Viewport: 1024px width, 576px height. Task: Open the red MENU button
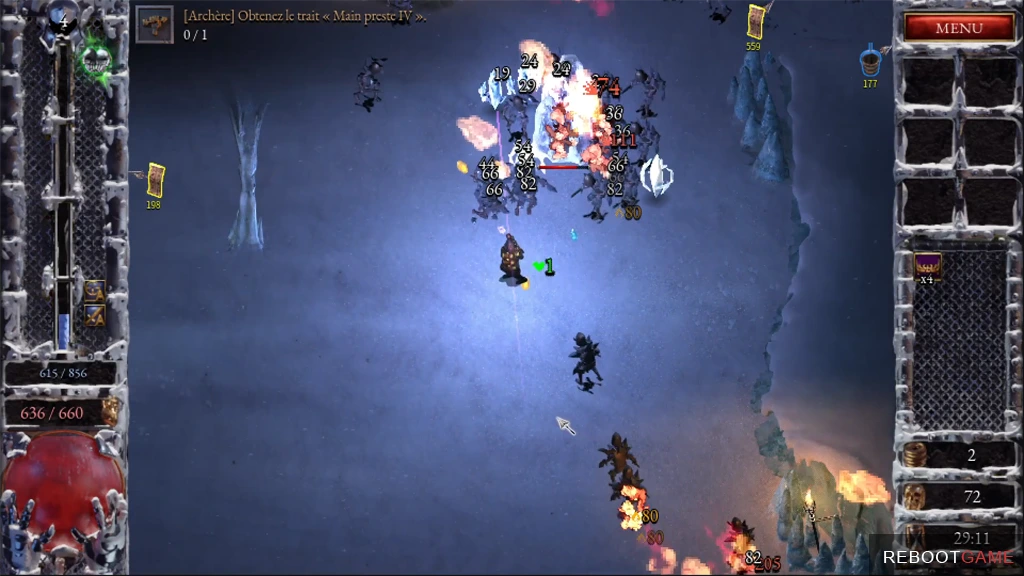click(958, 28)
